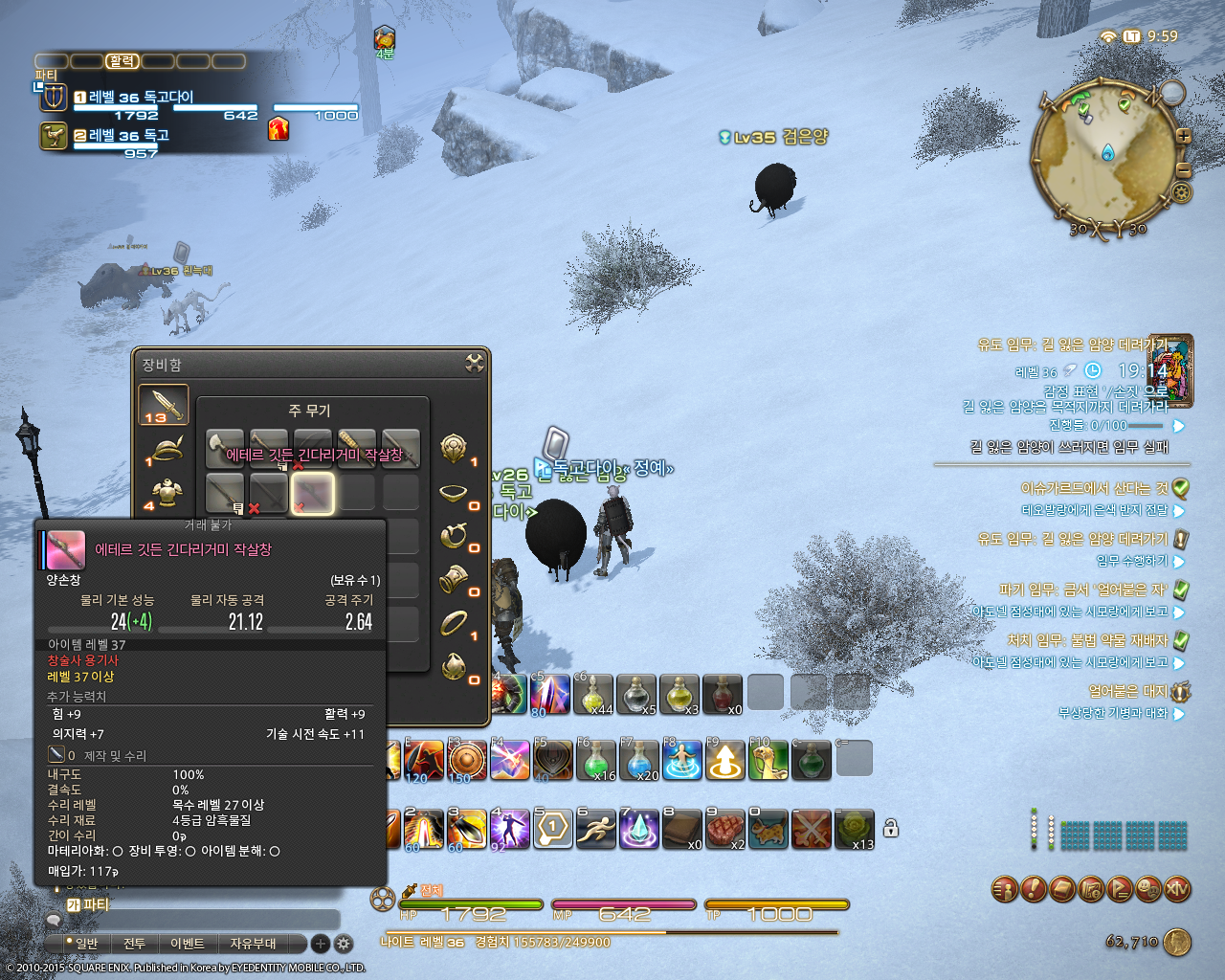Zoom in on the minimap
The width and height of the screenshot is (1225, 980).
tap(1184, 136)
